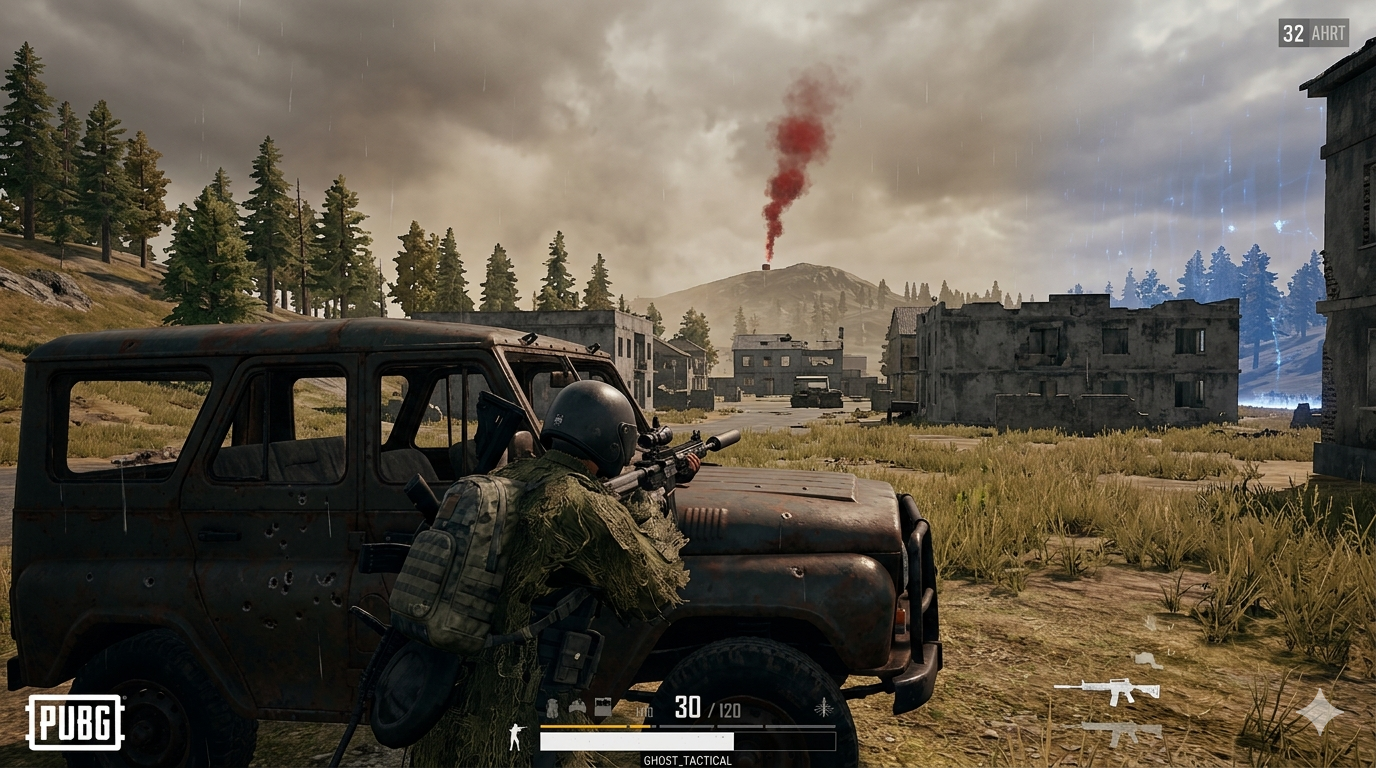Click the four-pointed star icon
The width and height of the screenshot is (1376, 768).
coord(1320,712)
